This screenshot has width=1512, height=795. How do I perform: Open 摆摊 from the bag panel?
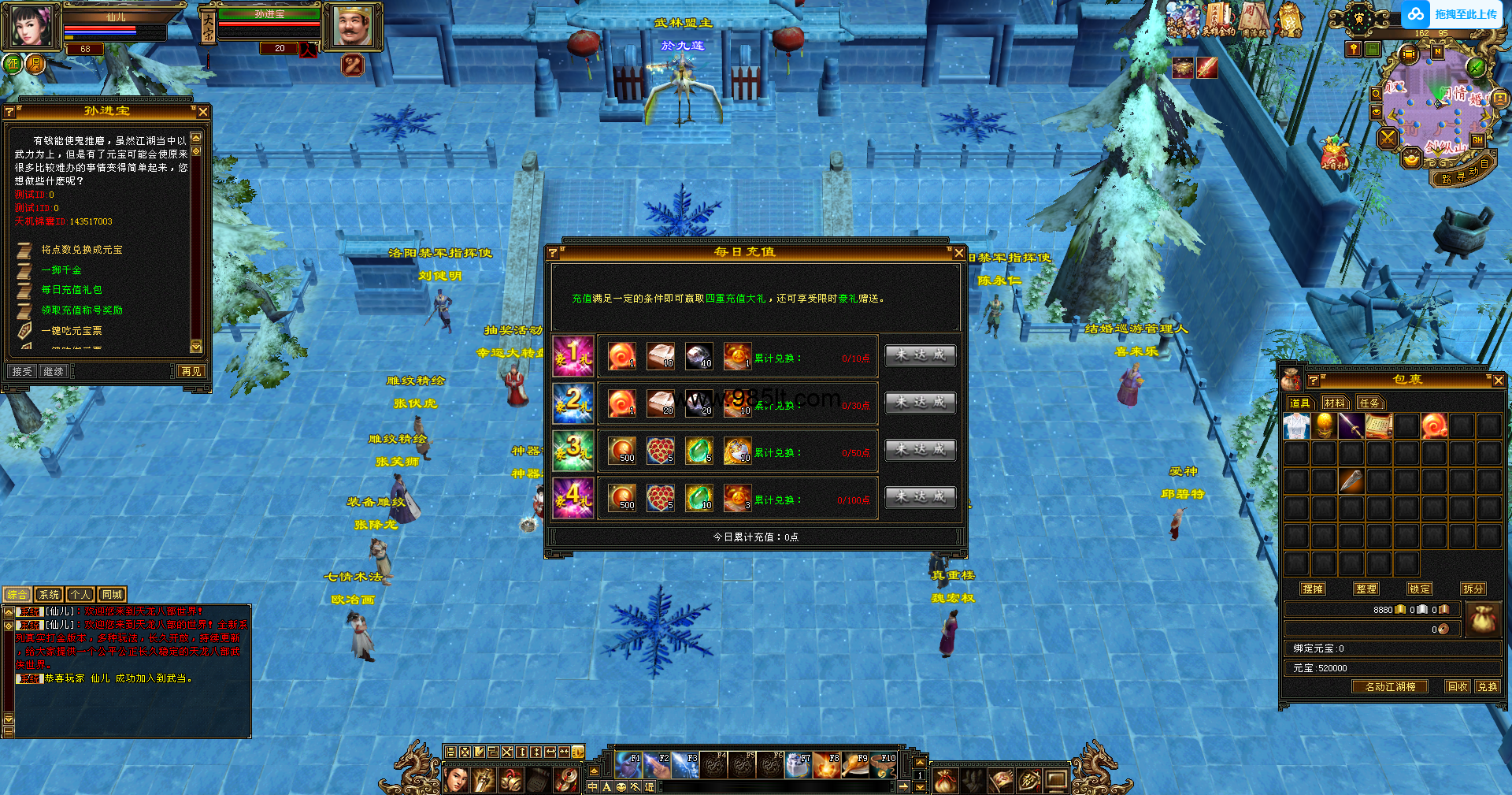[1313, 589]
